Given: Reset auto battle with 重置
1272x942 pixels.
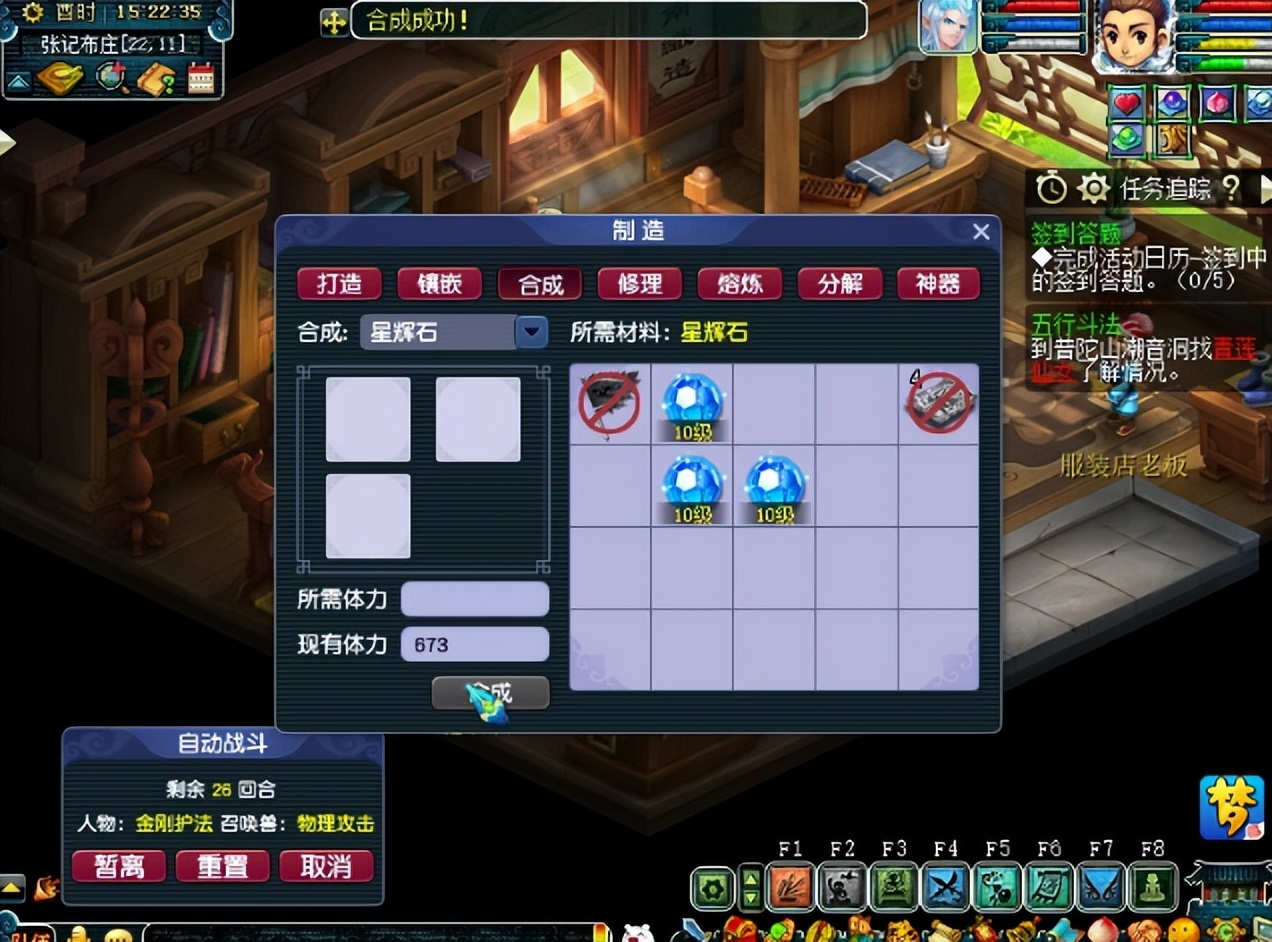Looking at the screenshot, I should [222, 865].
